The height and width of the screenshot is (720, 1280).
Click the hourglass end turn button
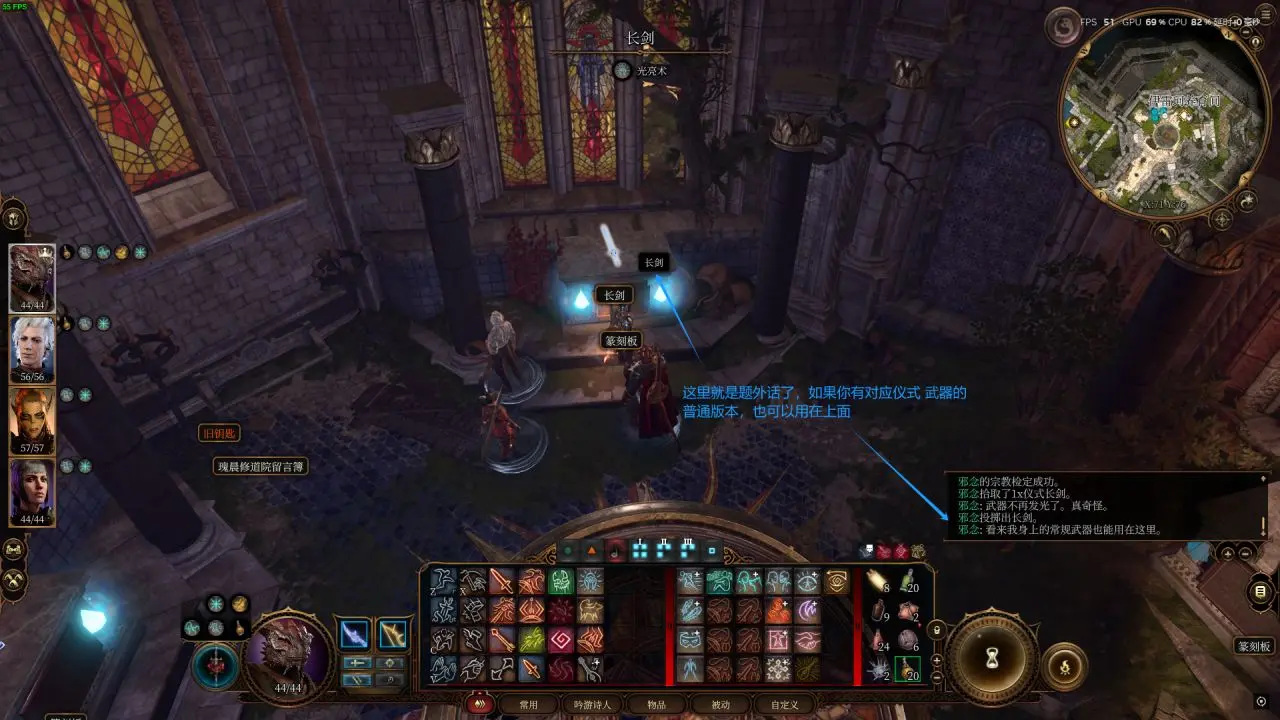(992, 660)
